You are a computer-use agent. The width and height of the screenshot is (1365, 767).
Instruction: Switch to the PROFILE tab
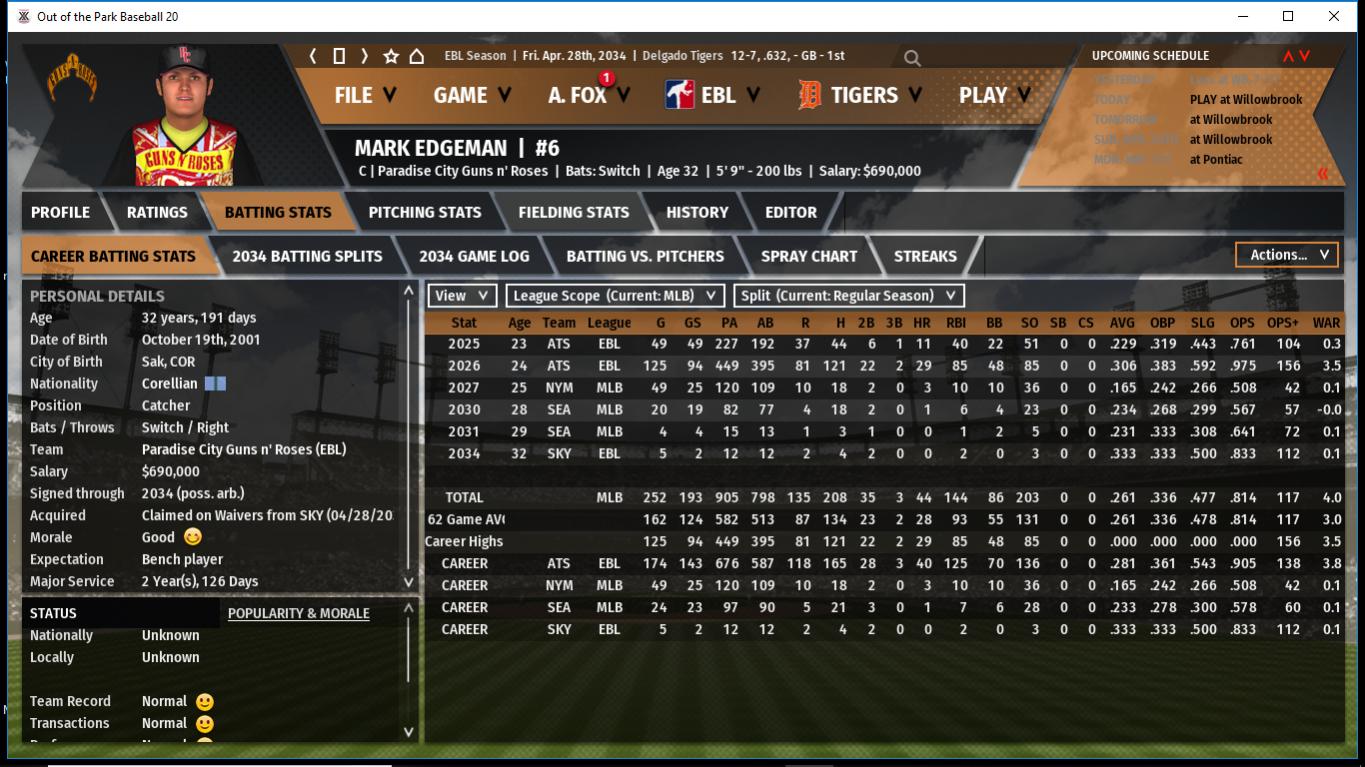tap(60, 212)
